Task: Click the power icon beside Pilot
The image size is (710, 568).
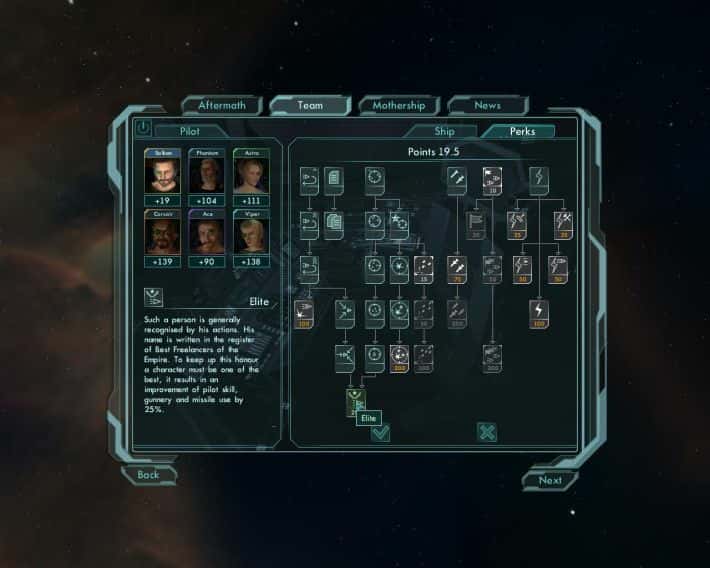Action: click(142, 128)
